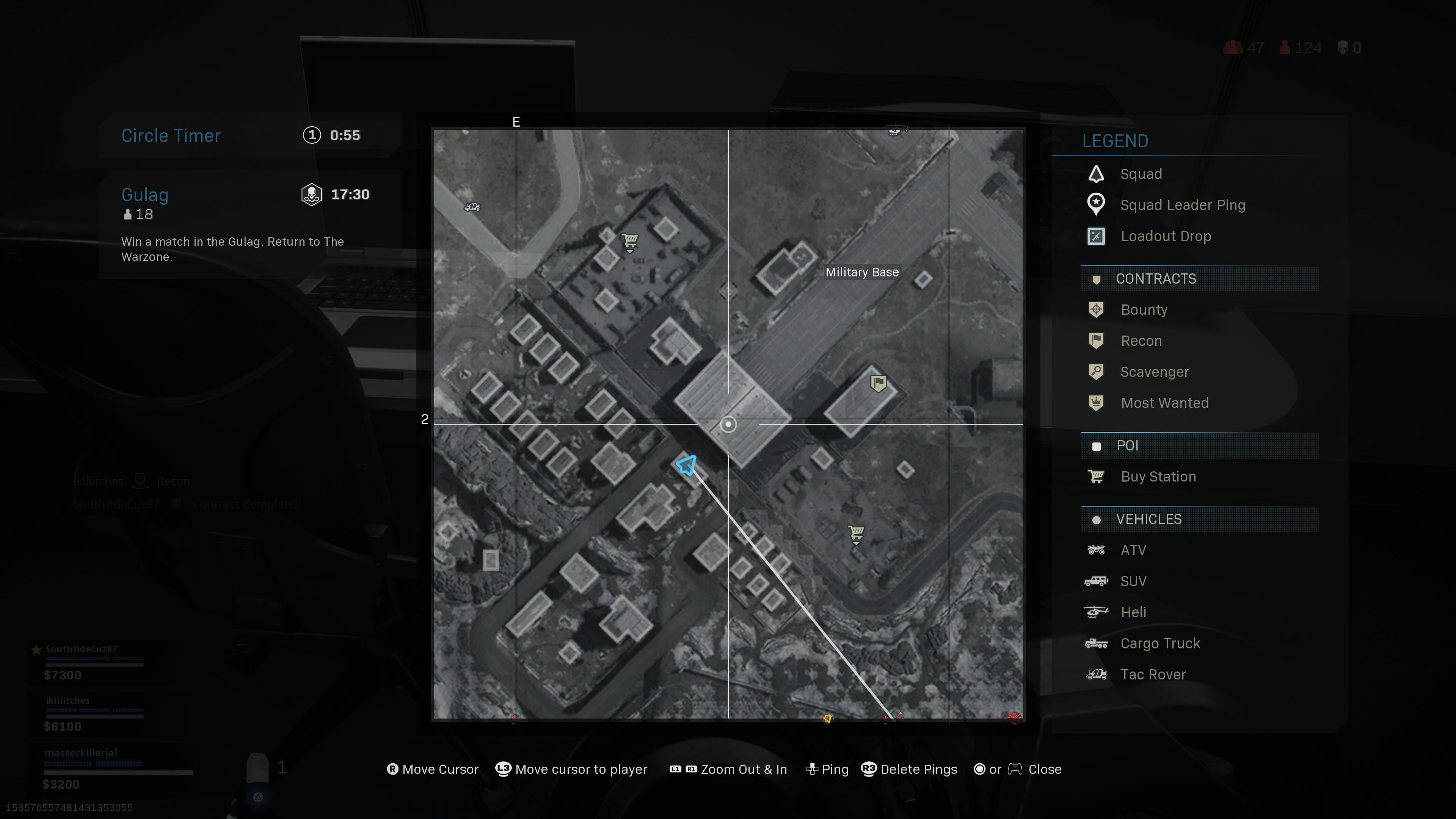Select the ATV legend entry

[x=1133, y=550]
